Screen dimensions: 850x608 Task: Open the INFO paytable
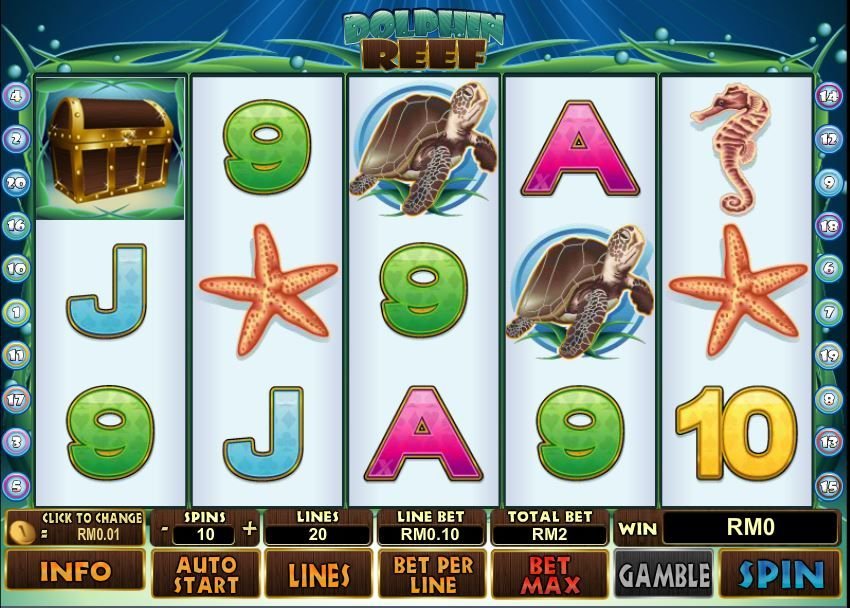(73, 574)
